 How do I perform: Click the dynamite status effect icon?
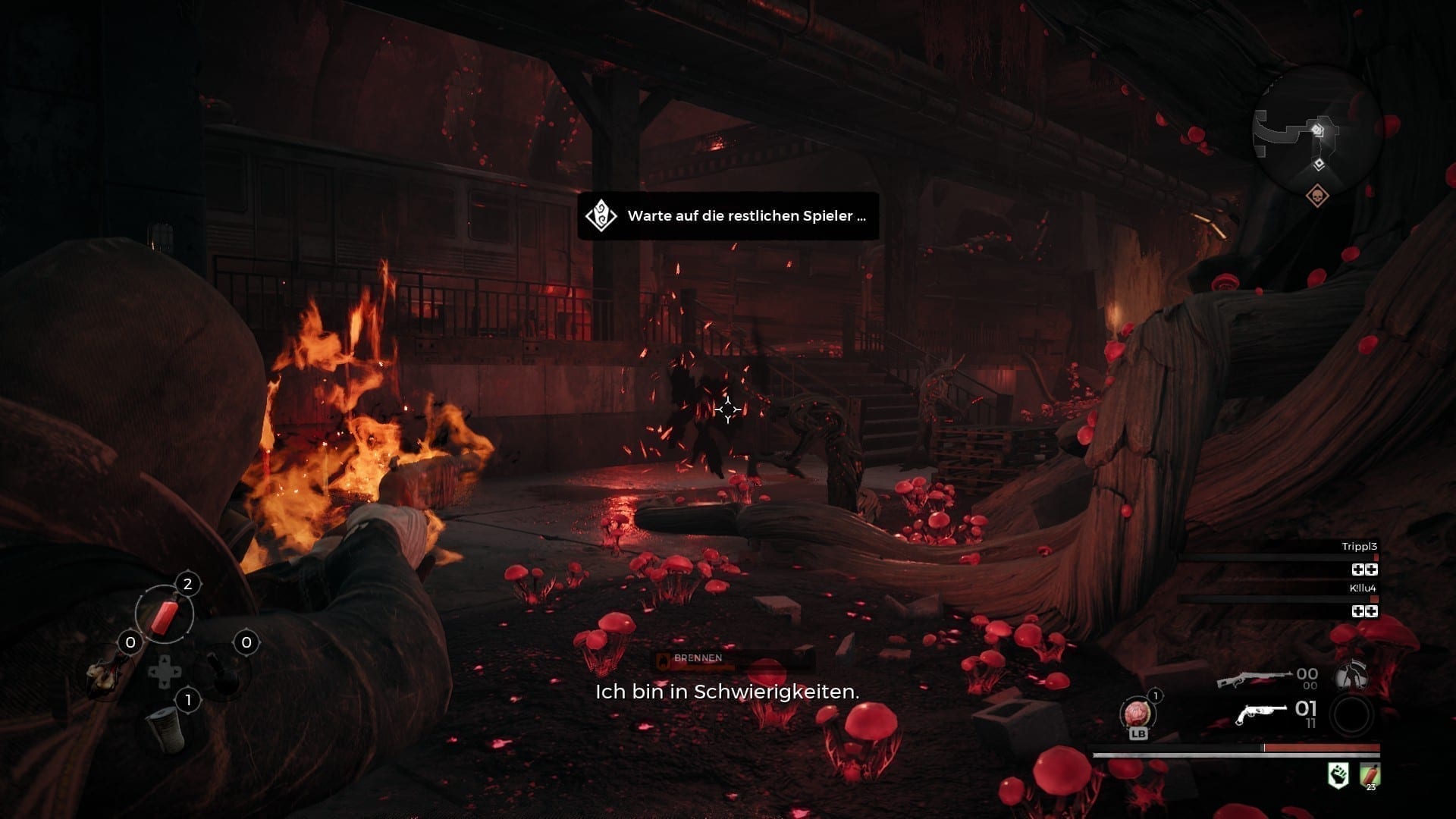[1370, 776]
